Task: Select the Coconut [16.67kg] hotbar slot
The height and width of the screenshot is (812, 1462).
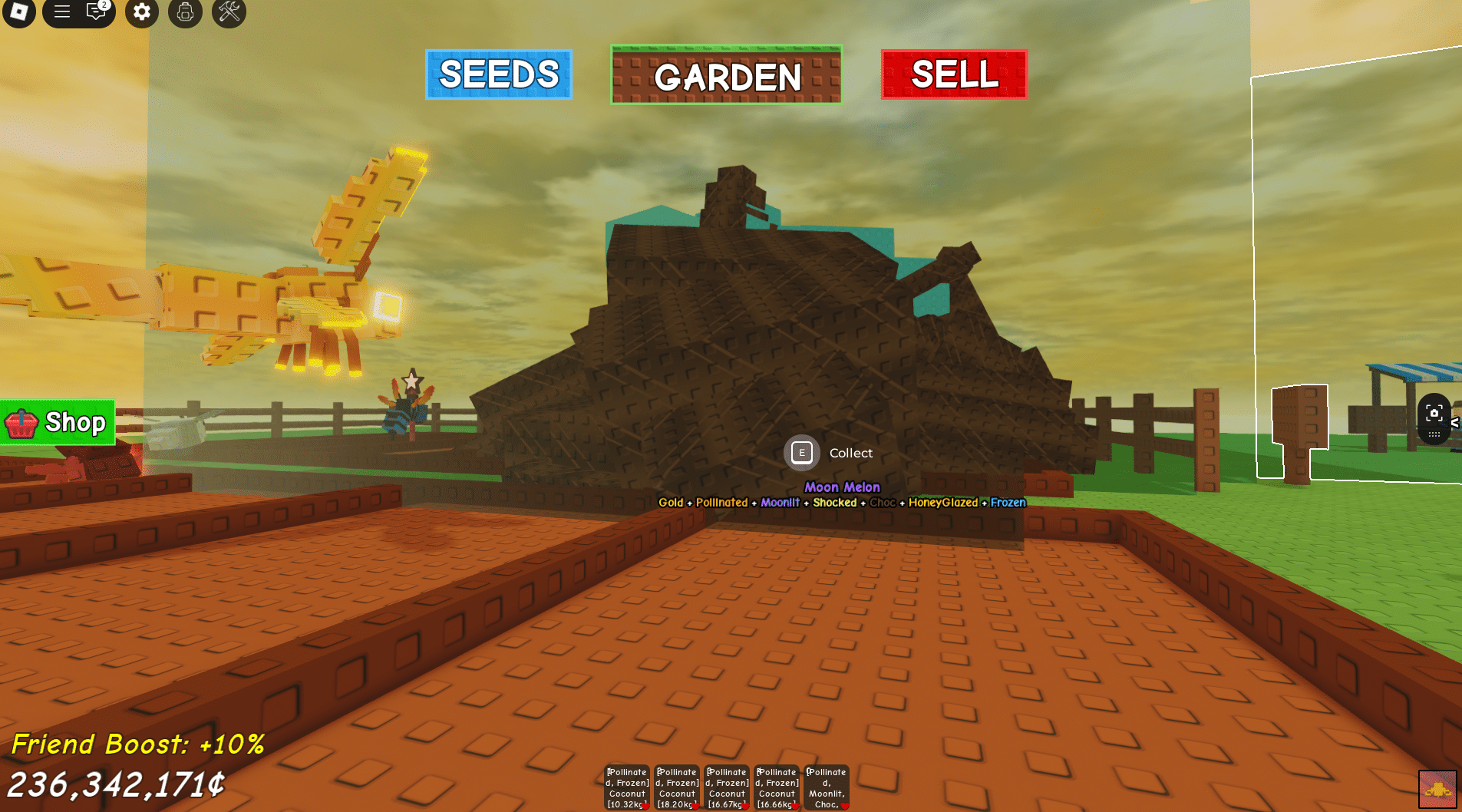Action: [726, 786]
